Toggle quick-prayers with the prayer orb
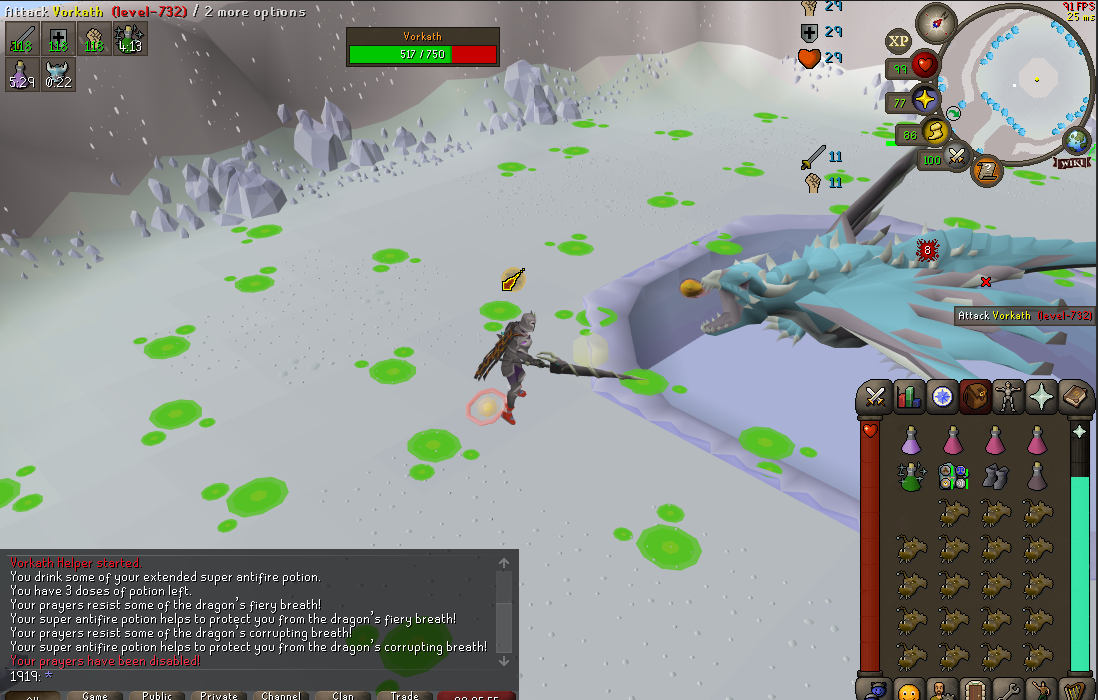This screenshot has width=1098, height=700. [x=925, y=100]
